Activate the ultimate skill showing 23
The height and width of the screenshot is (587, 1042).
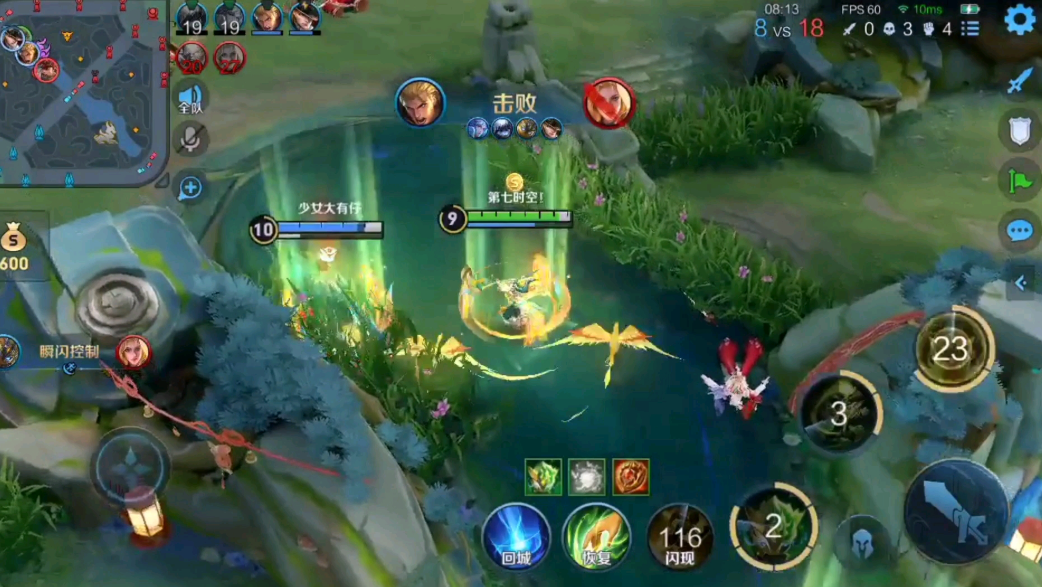(952, 349)
